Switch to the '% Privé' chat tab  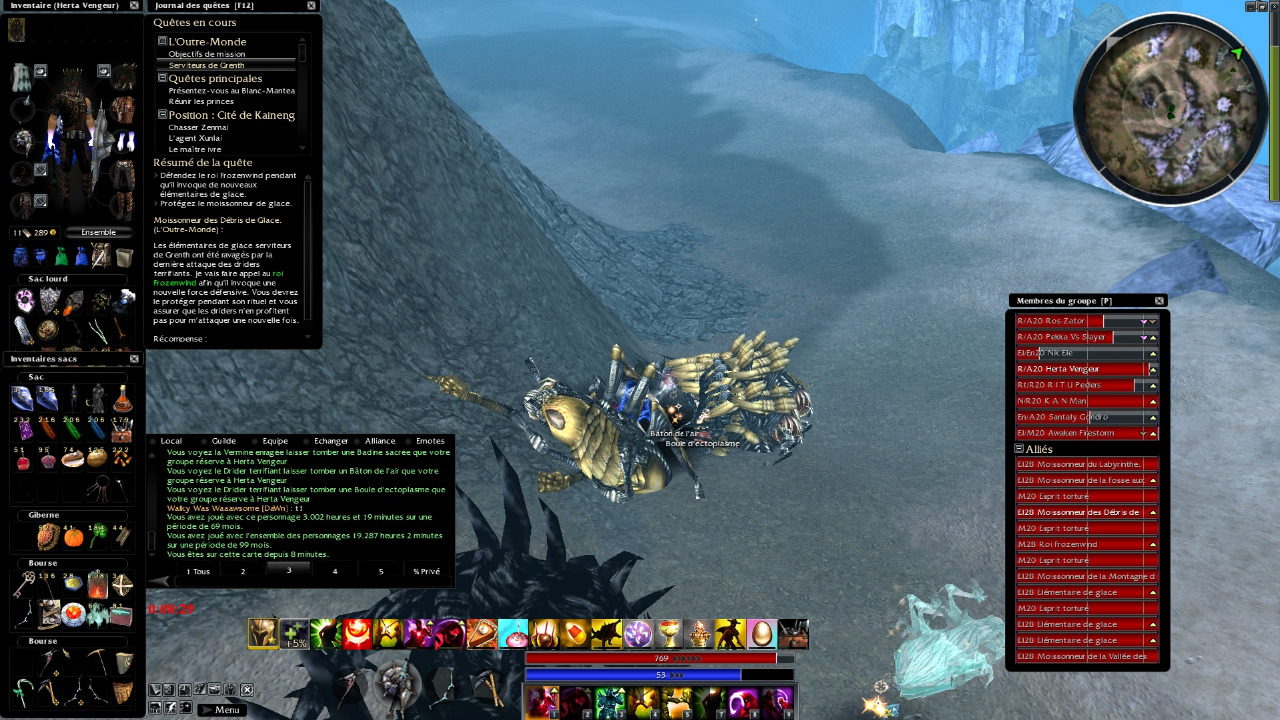(x=426, y=571)
